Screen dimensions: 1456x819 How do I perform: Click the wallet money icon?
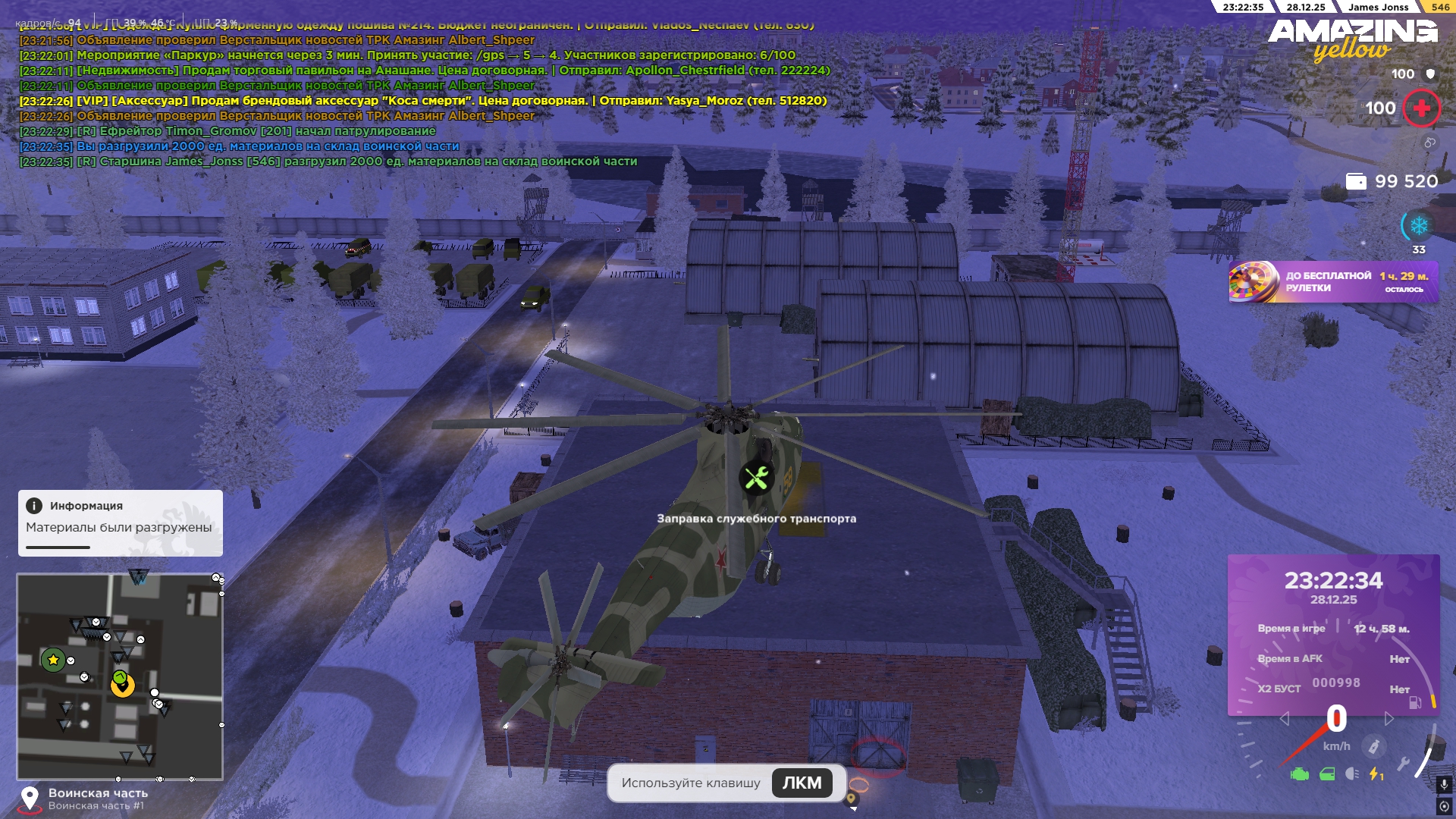pyautogui.click(x=1356, y=181)
